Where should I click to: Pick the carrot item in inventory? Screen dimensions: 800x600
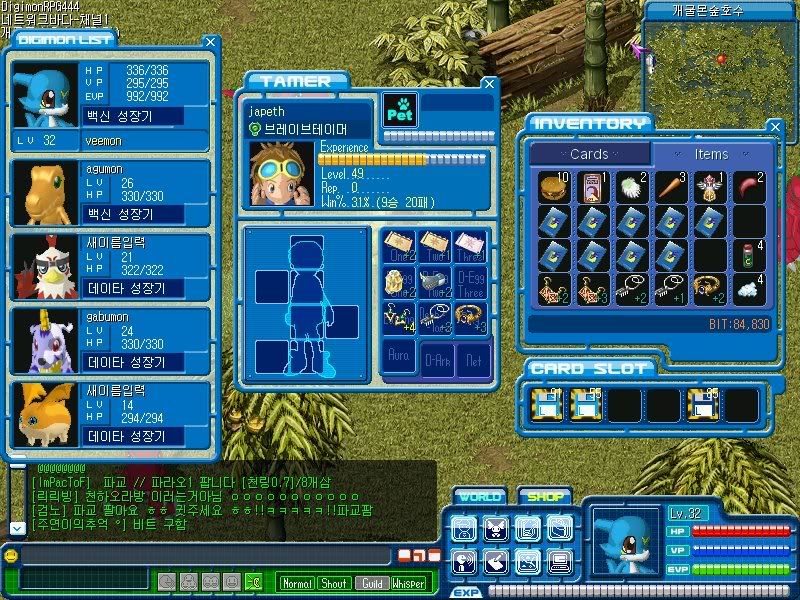coord(672,187)
